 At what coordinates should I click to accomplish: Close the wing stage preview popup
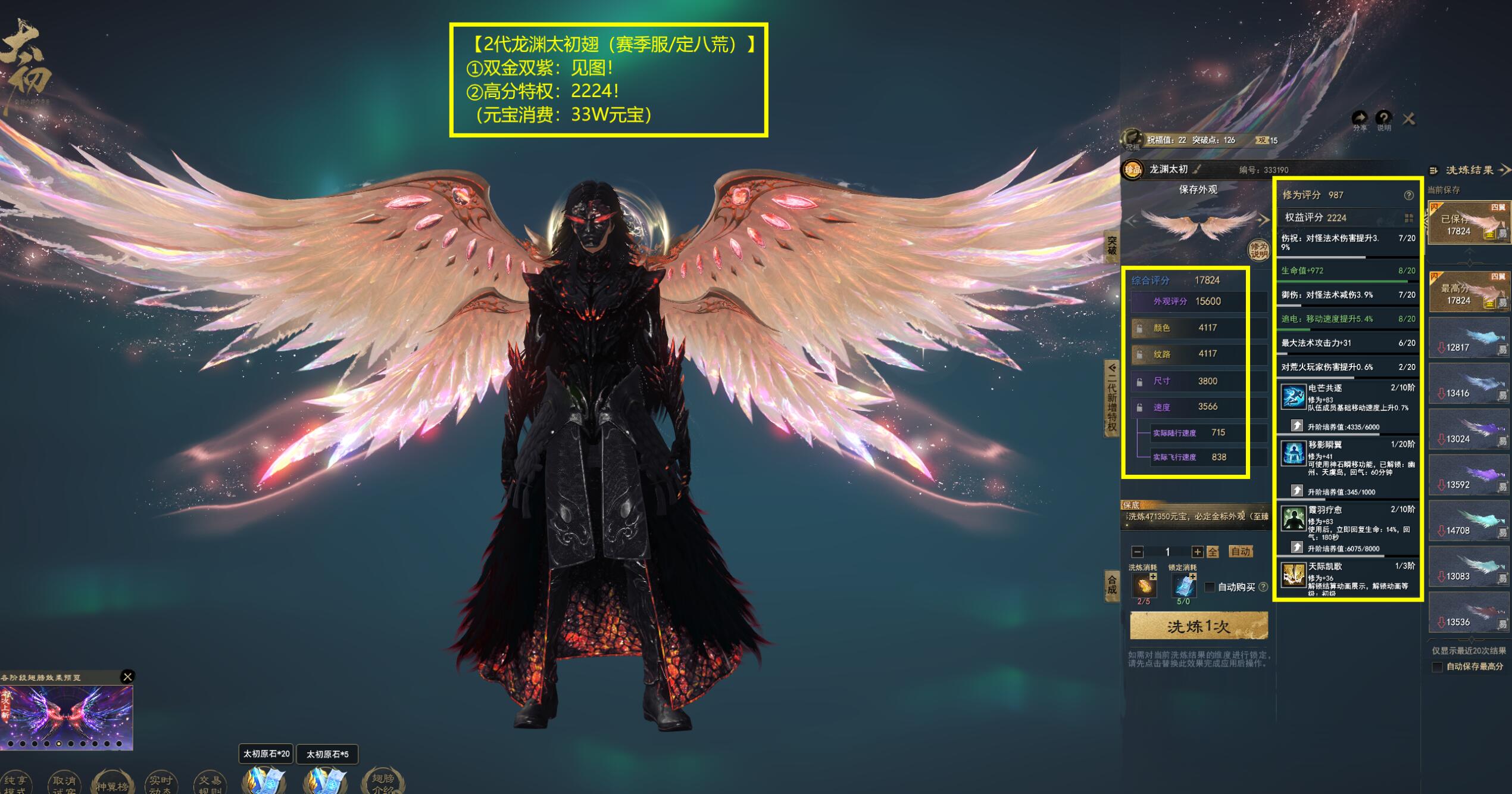pyautogui.click(x=127, y=677)
